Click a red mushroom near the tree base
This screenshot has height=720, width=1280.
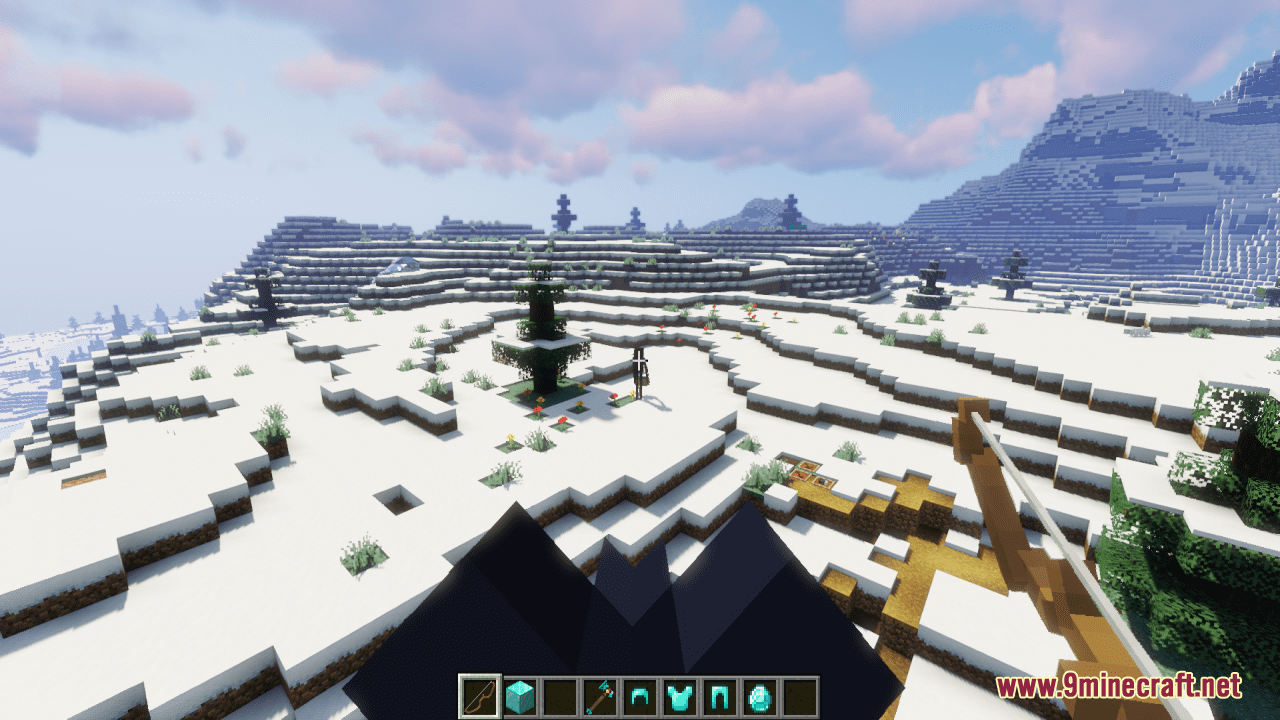[x=540, y=410]
